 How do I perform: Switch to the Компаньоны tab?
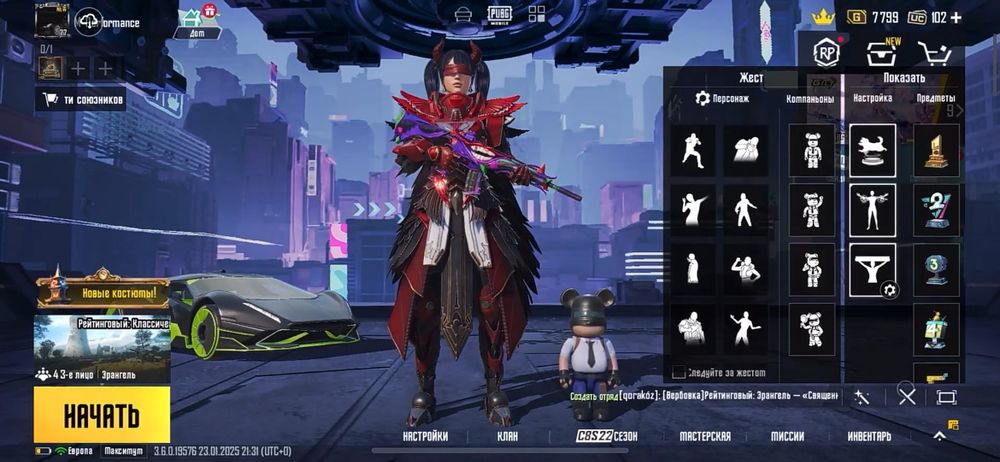[810, 99]
